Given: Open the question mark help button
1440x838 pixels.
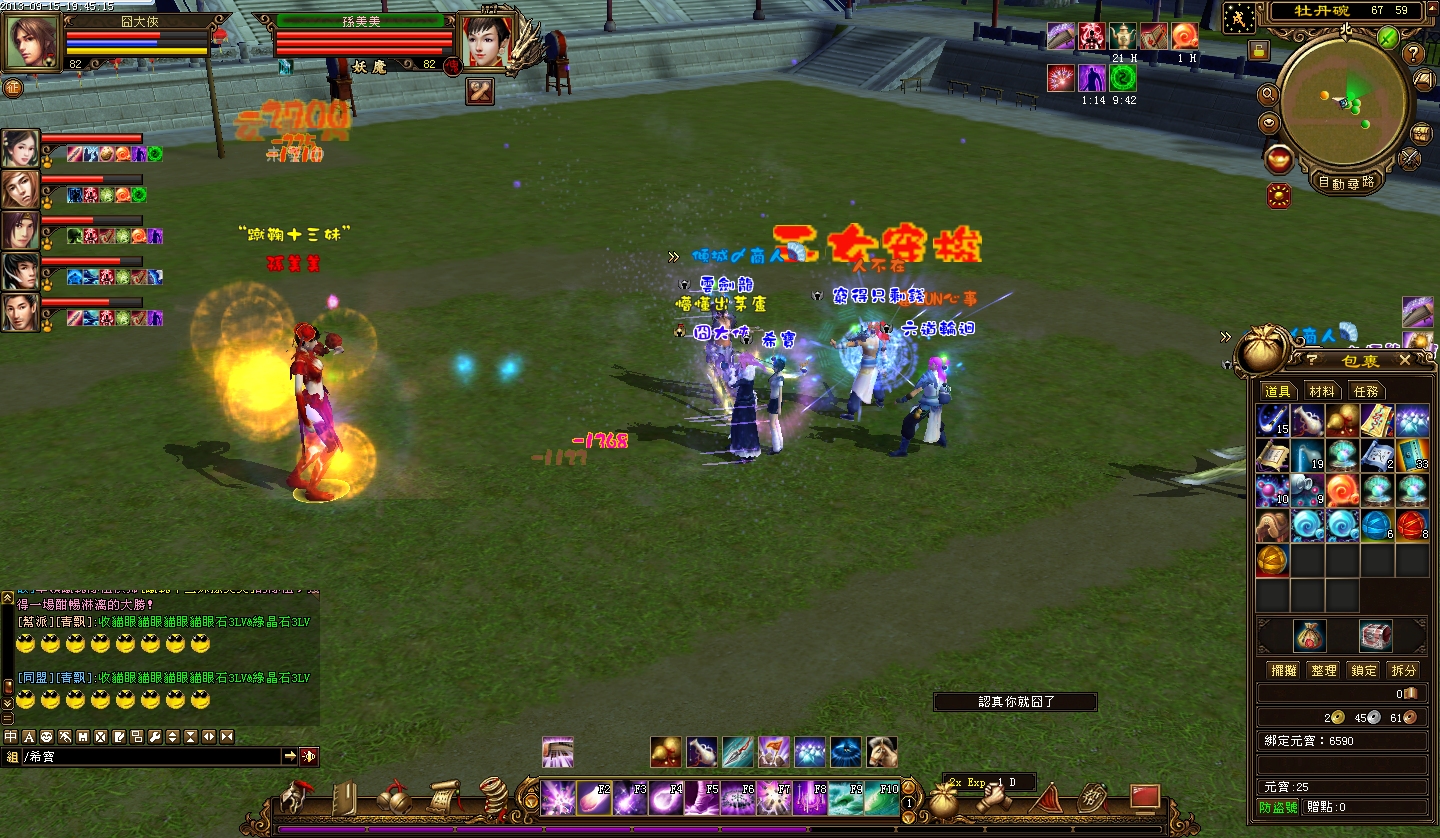Looking at the screenshot, I should [1414, 54].
